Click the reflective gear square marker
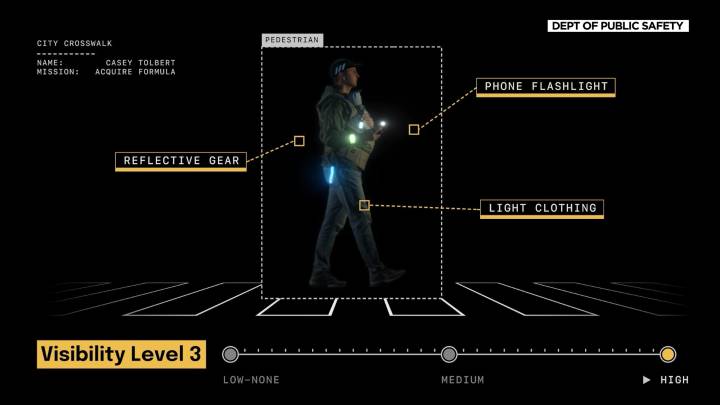720x405 pixels. coord(299,141)
